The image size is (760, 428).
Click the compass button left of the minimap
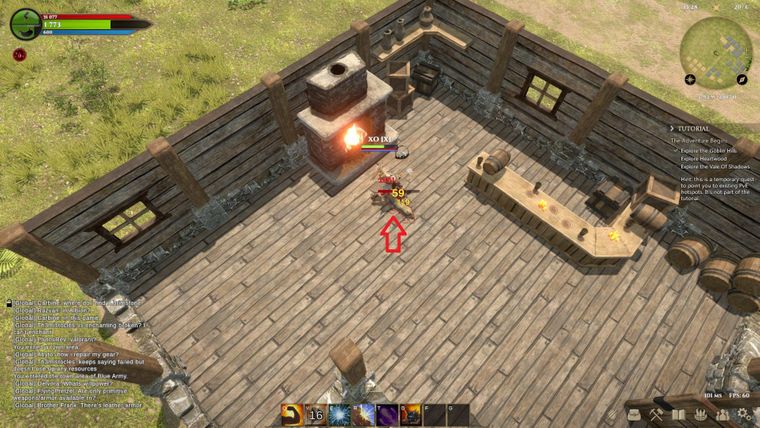[690, 78]
